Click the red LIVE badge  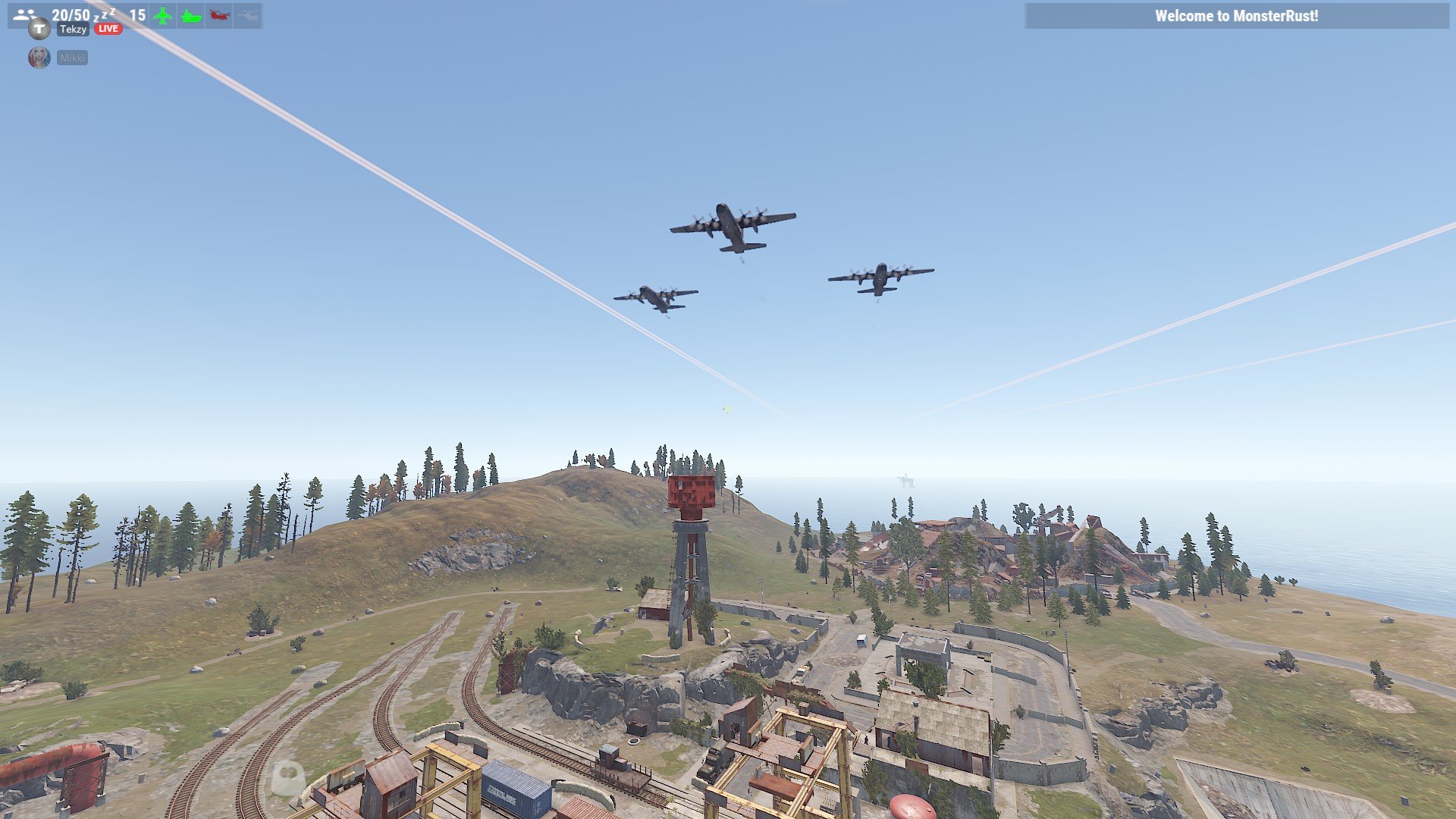click(108, 29)
